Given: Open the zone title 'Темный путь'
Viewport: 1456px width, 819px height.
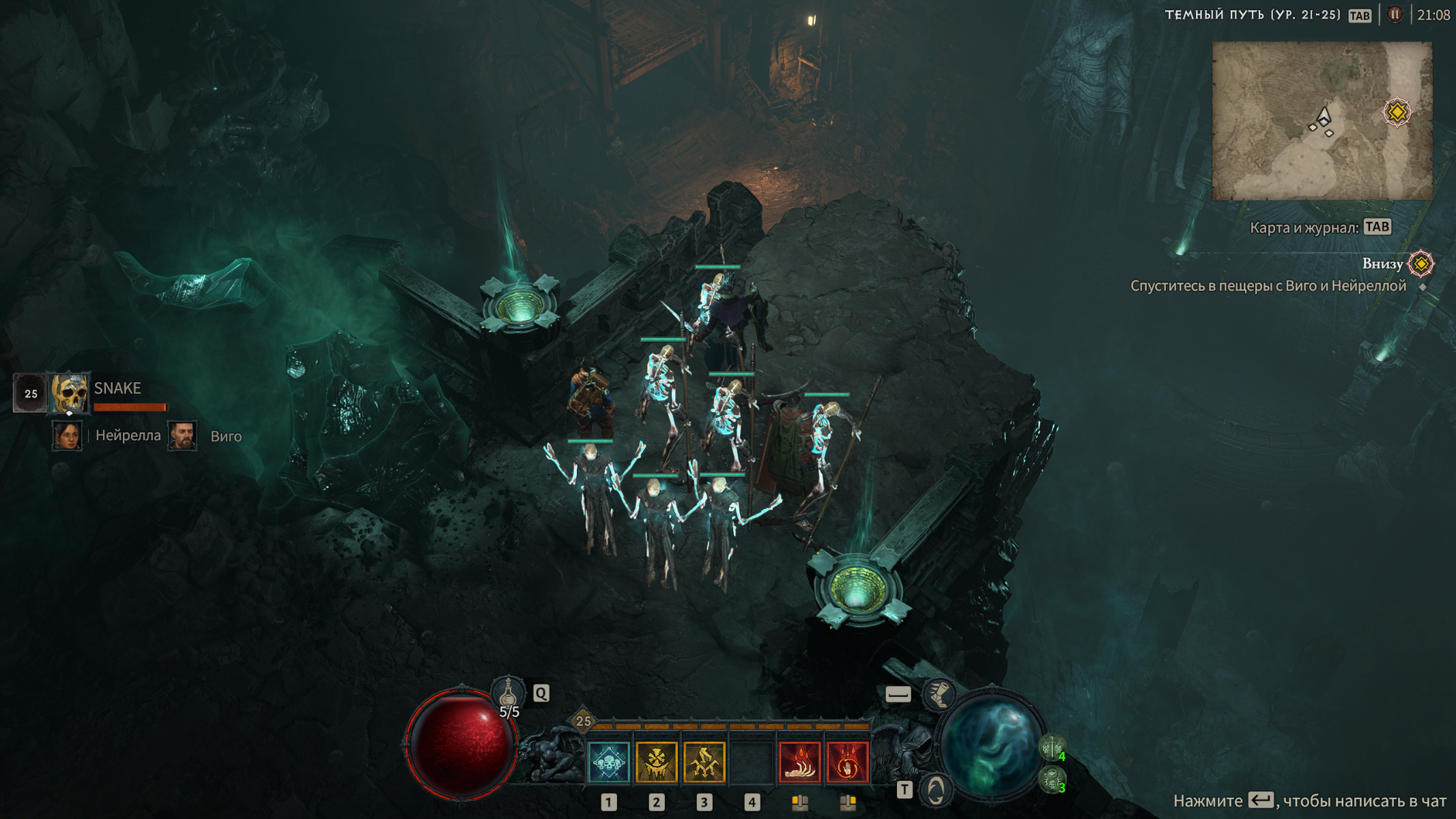Looking at the screenshot, I should tap(1252, 15).
